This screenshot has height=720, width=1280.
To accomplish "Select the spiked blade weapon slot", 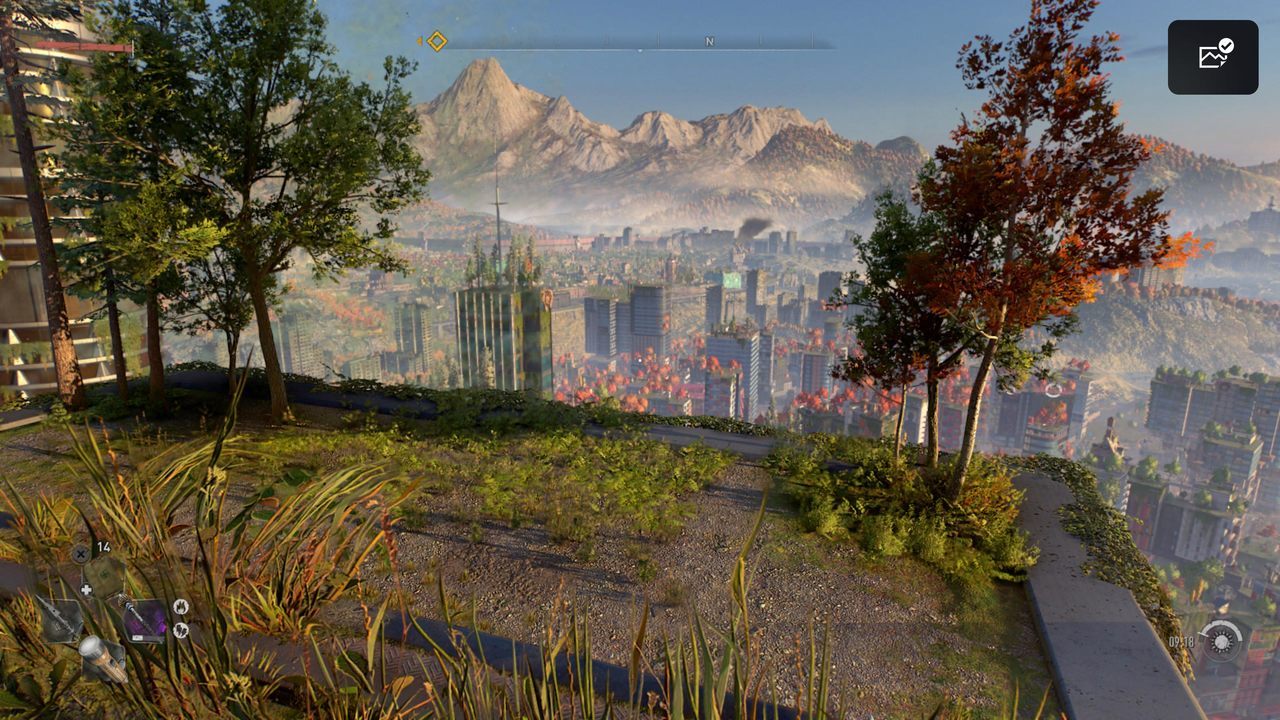I will [60, 619].
